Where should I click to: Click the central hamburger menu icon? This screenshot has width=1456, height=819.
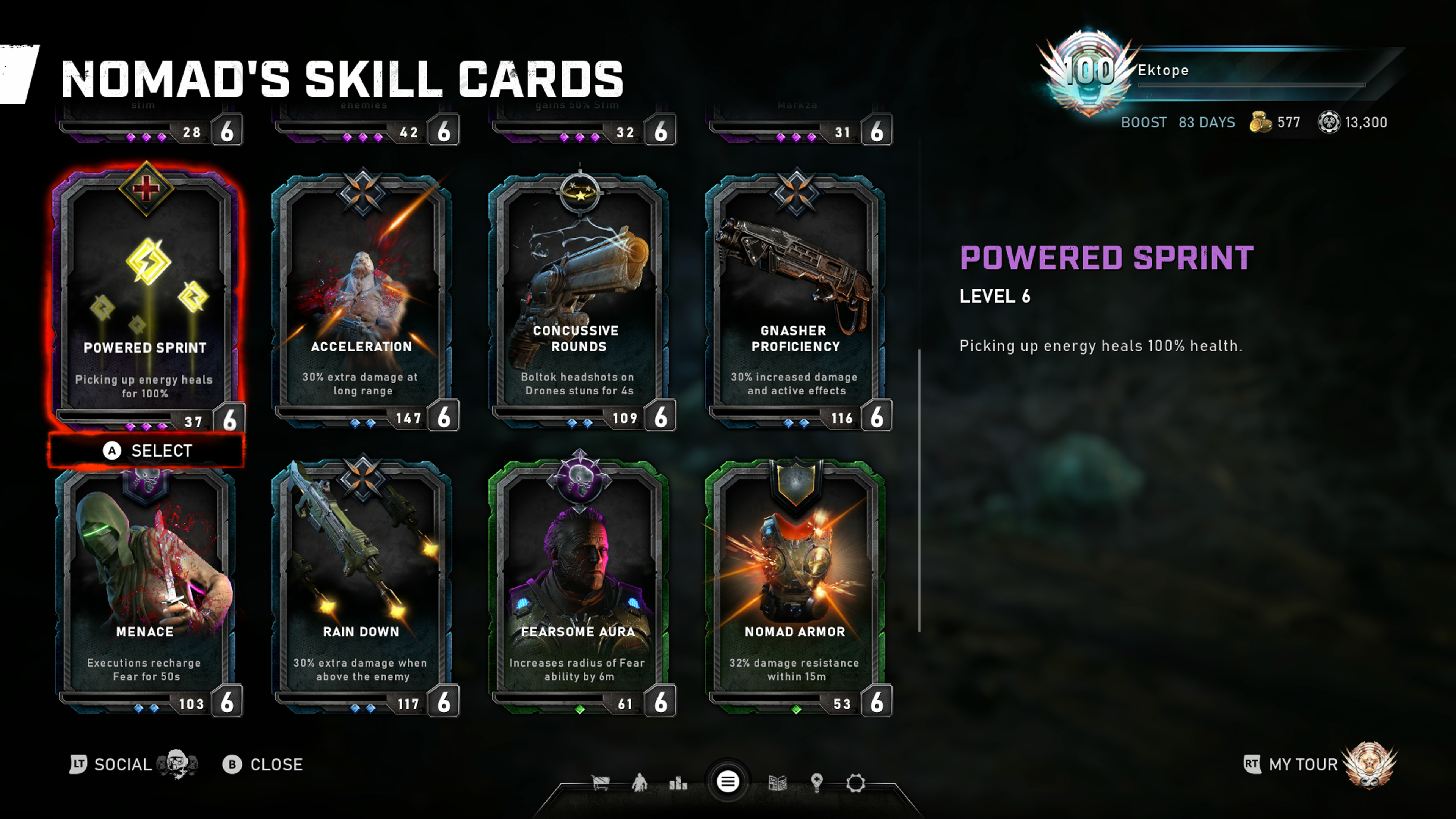[728, 782]
